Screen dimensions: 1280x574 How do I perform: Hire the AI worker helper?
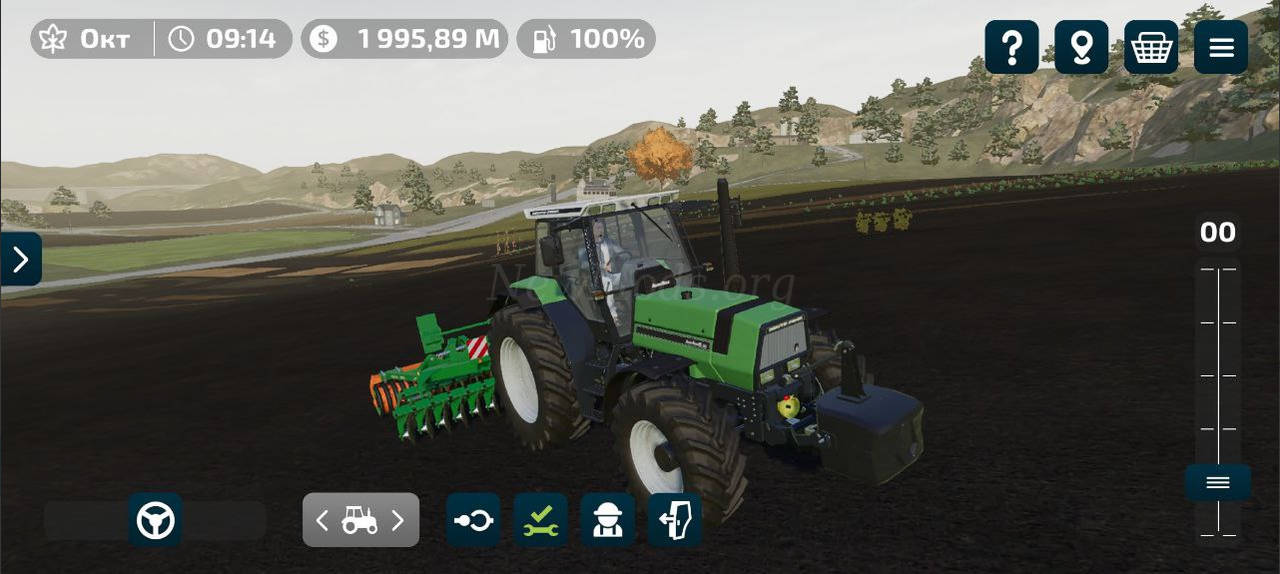tap(608, 520)
